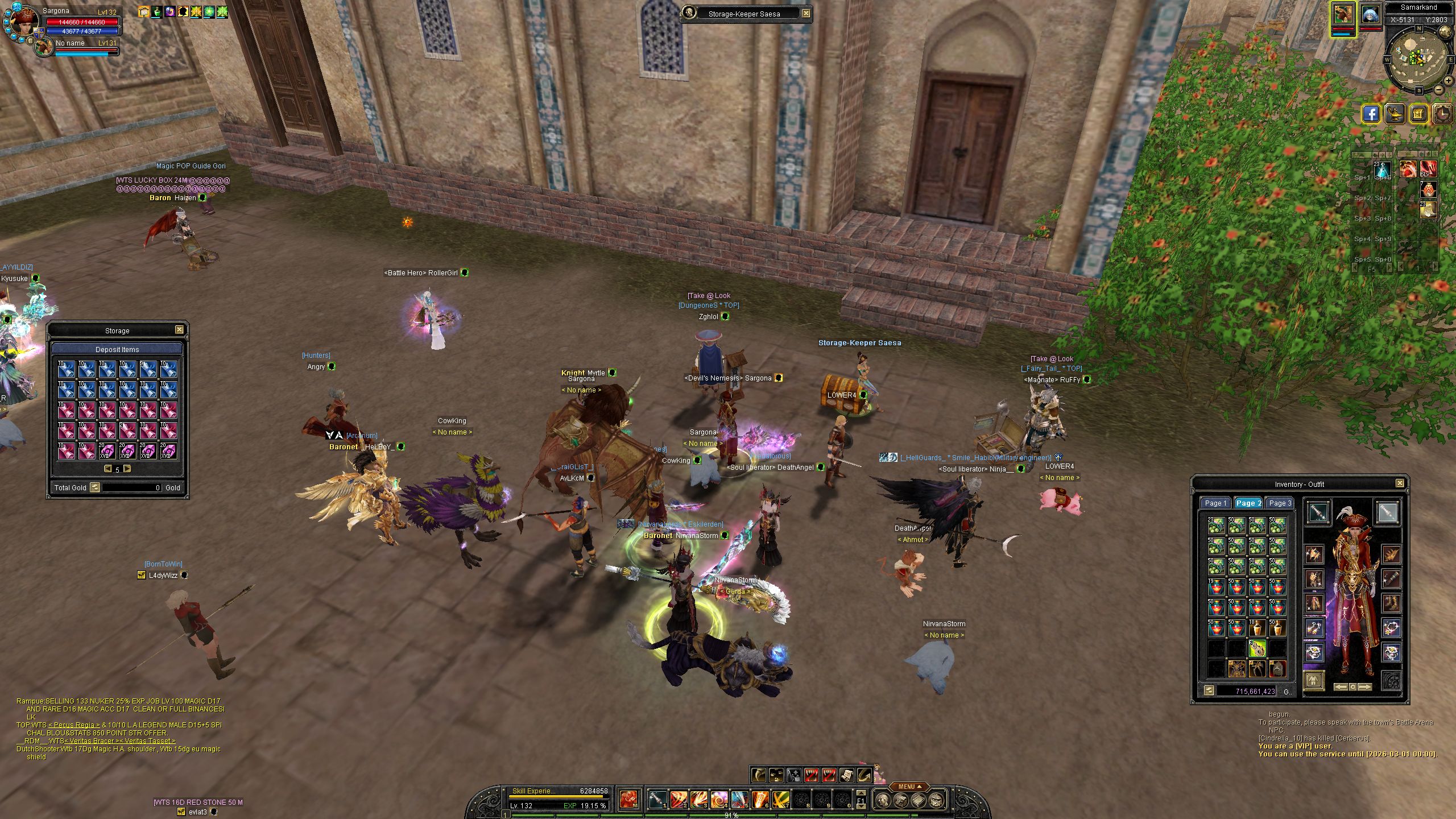This screenshot has height=819, width=1456.
Task: Select the blue grinning pet portrait
Action: pyautogui.click(x=1371, y=16)
